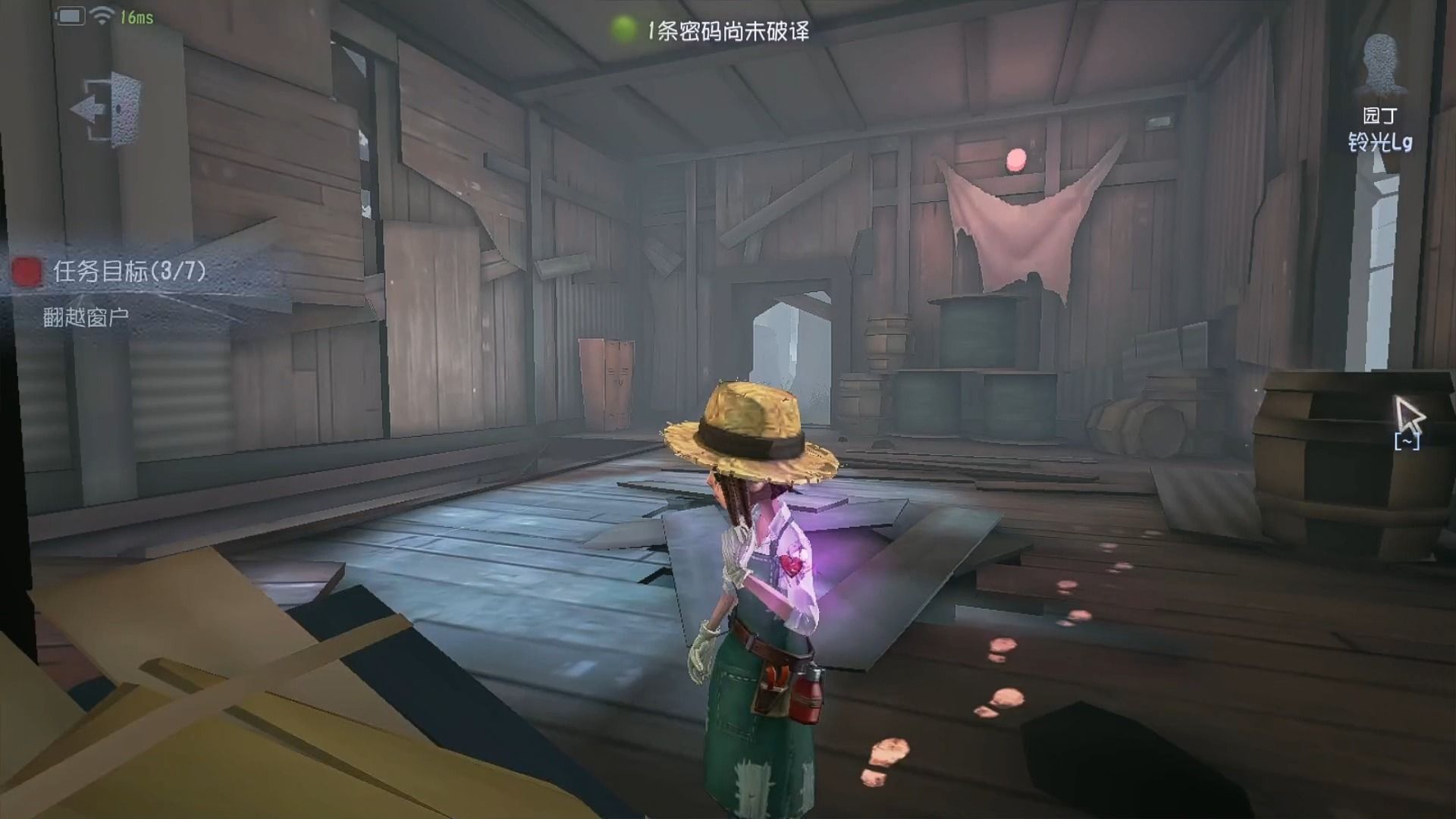
Task: Expand the 任务目标(3/7) objectives list
Action: [129, 271]
